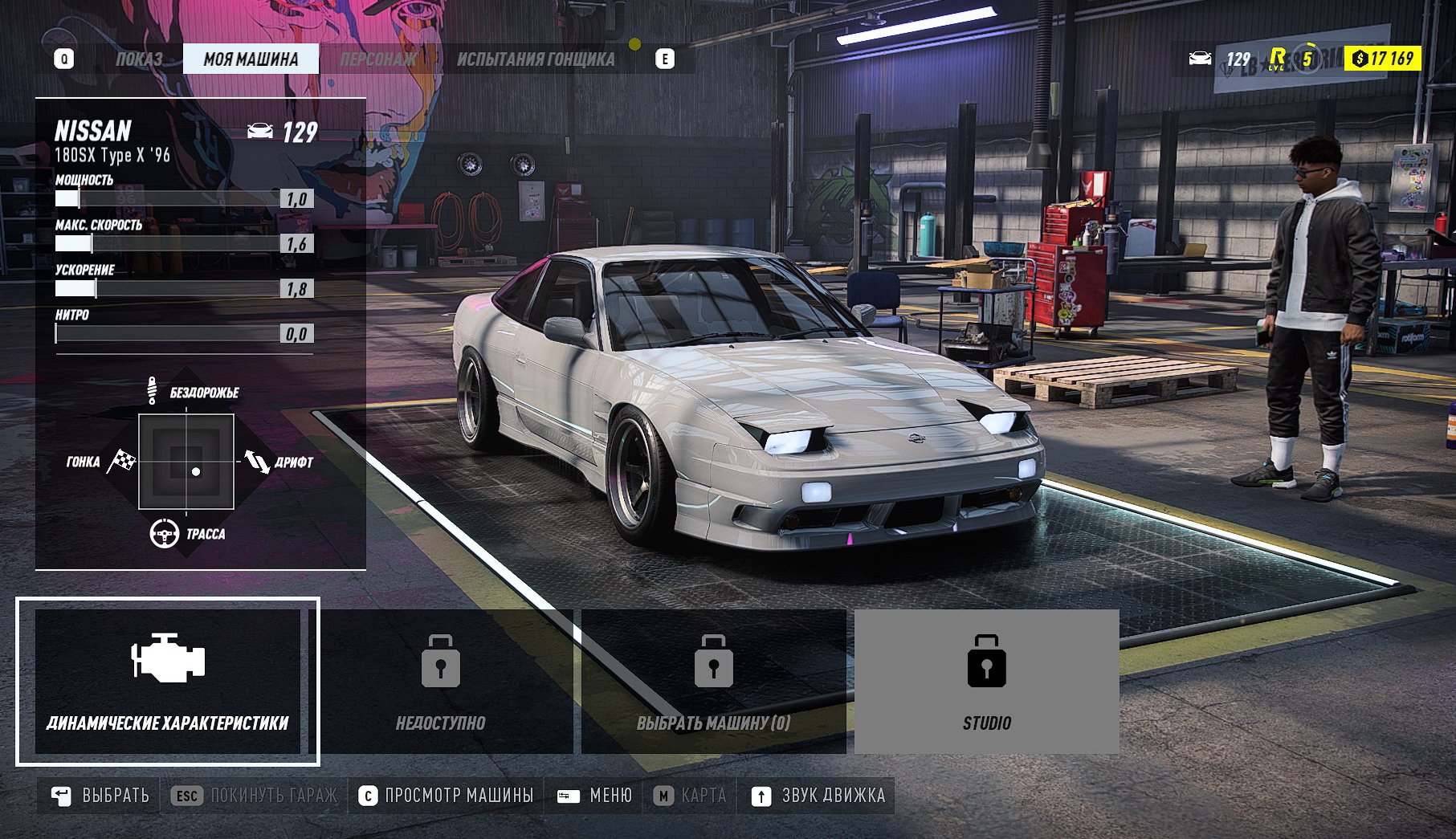Open the ПЕРСОНАЖ tab
Screen dimensions: 1456x839
[378, 59]
